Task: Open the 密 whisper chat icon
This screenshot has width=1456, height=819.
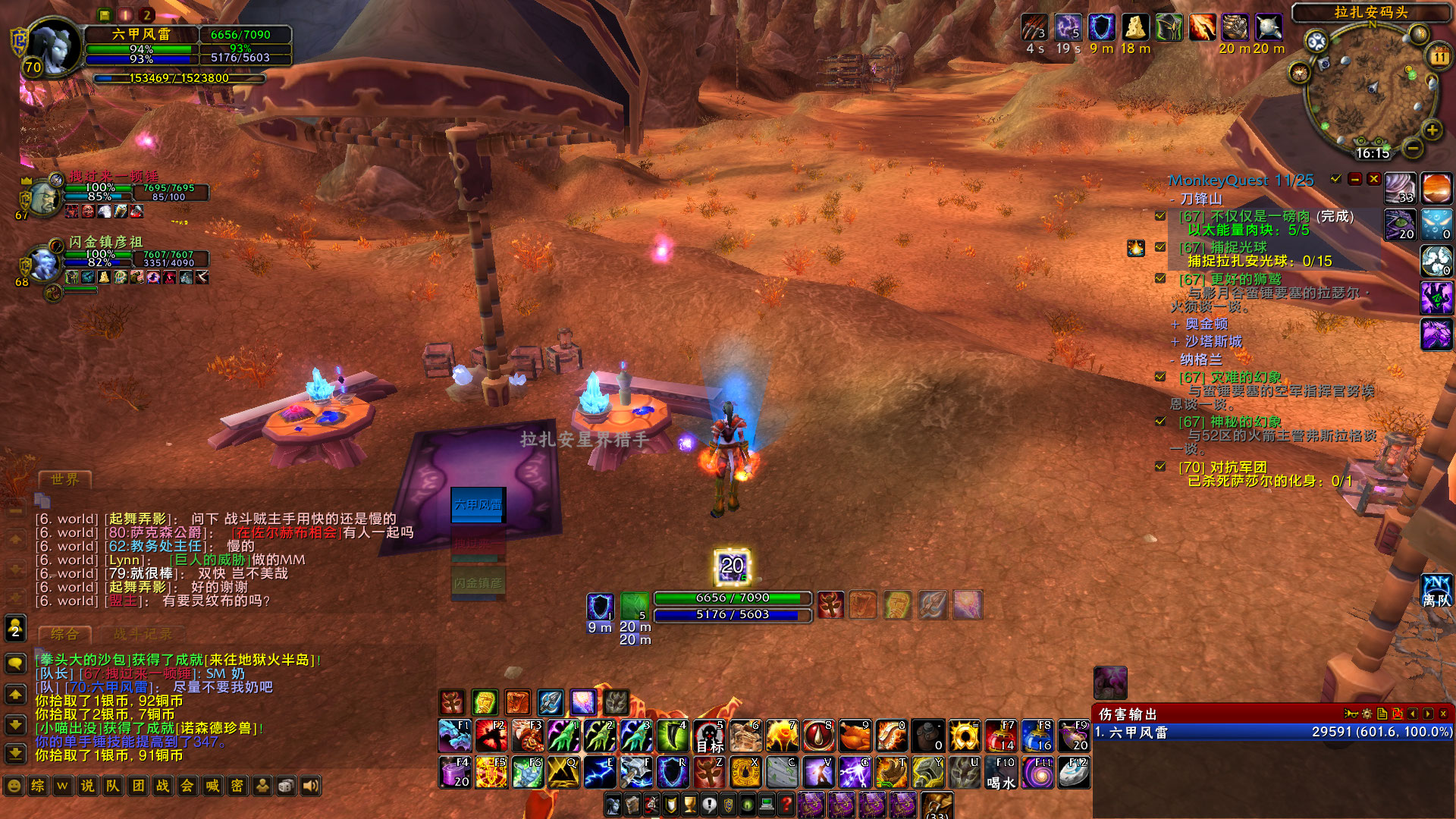Action: 237,787
